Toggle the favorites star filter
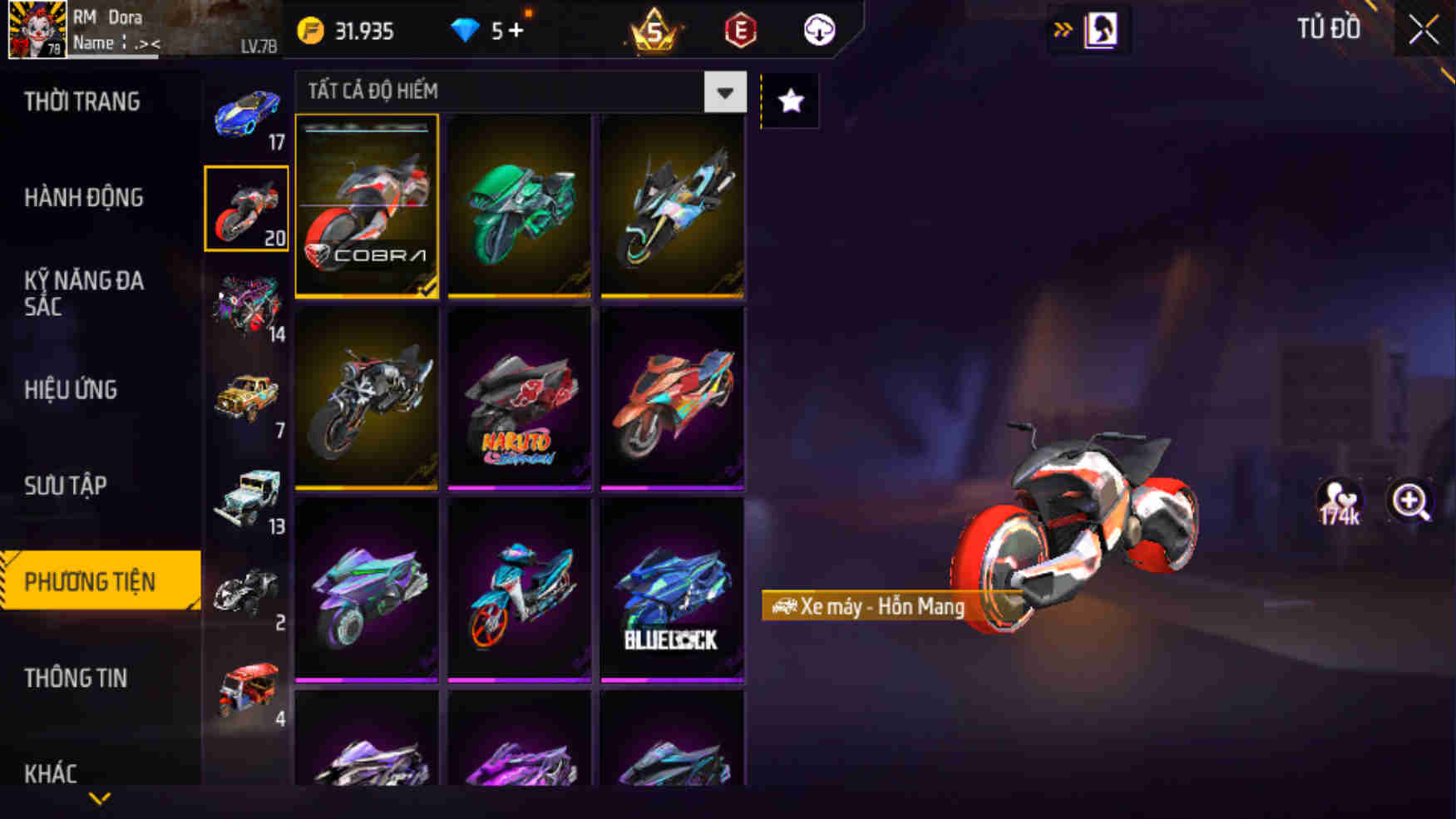 point(789,100)
